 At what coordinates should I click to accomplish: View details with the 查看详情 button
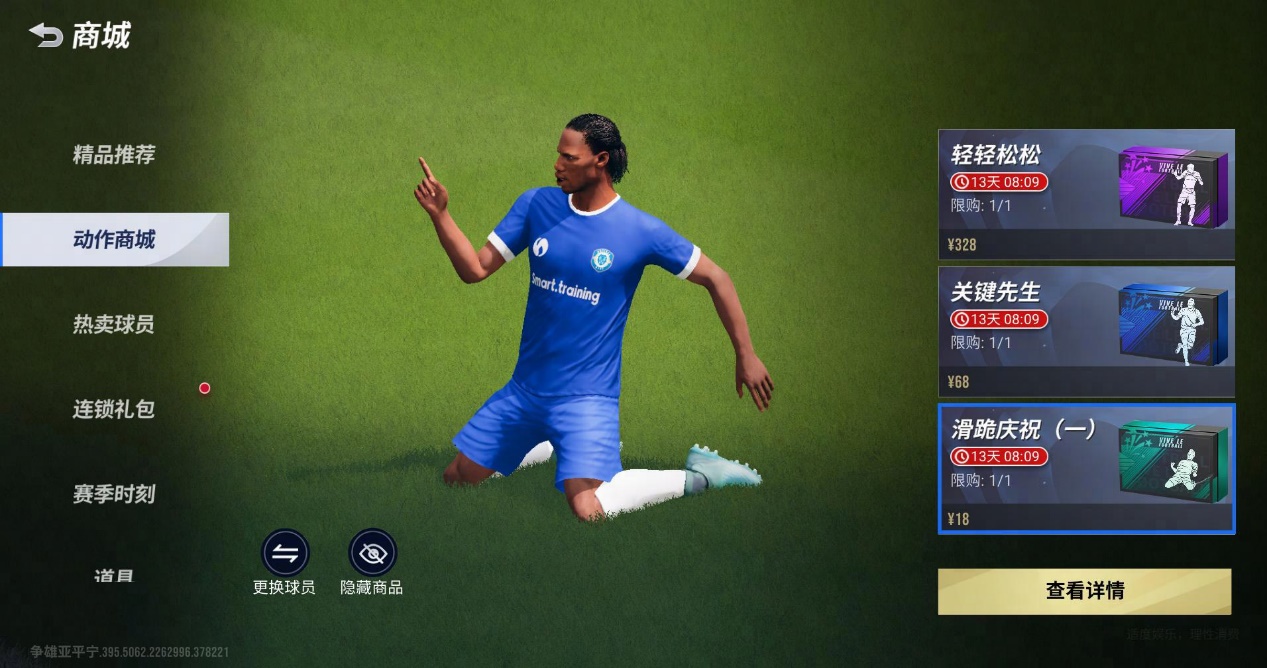point(1084,591)
